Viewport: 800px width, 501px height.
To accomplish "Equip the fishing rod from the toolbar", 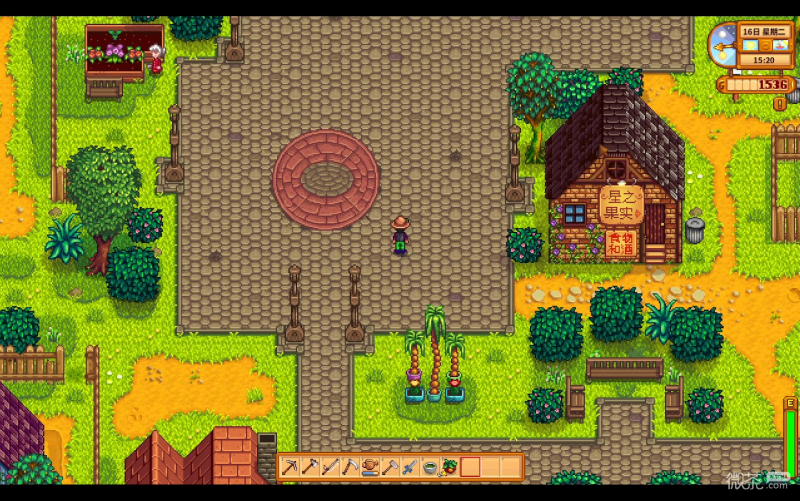I will (x=330, y=466).
